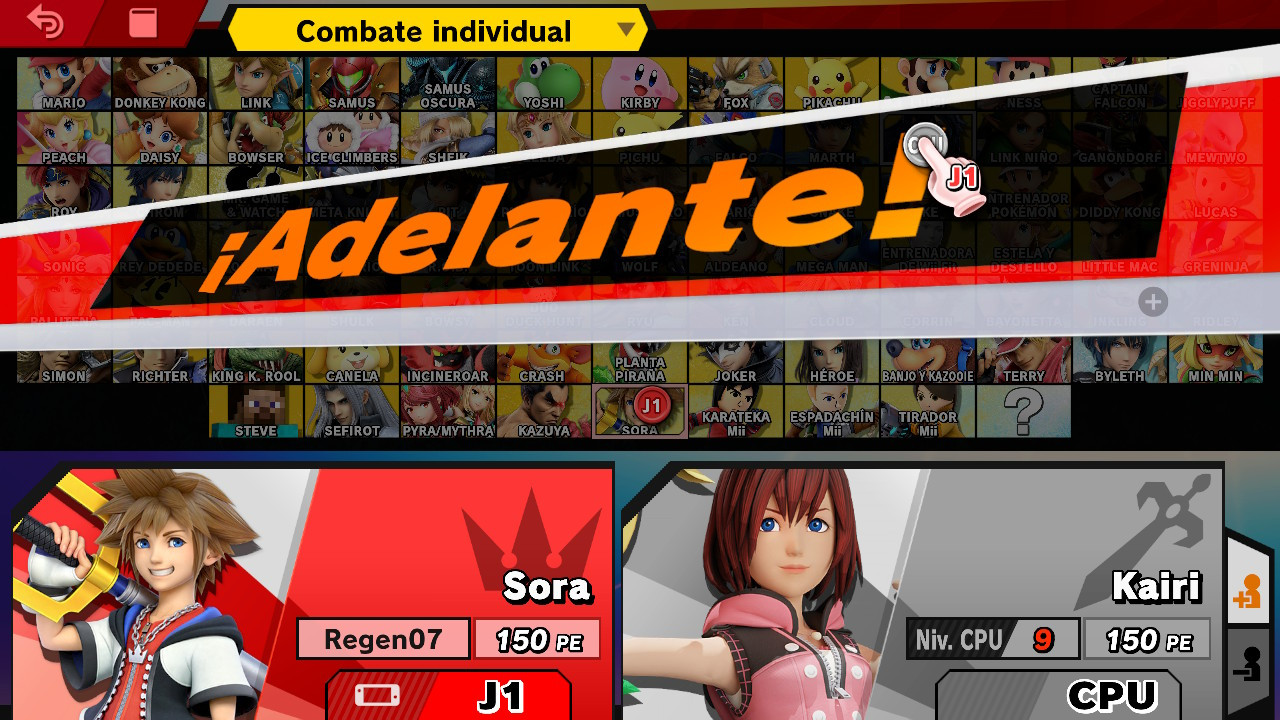Open the Regen07 name selector
The width and height of the screenshot is (1280, 720).
(x=383, y=638)
